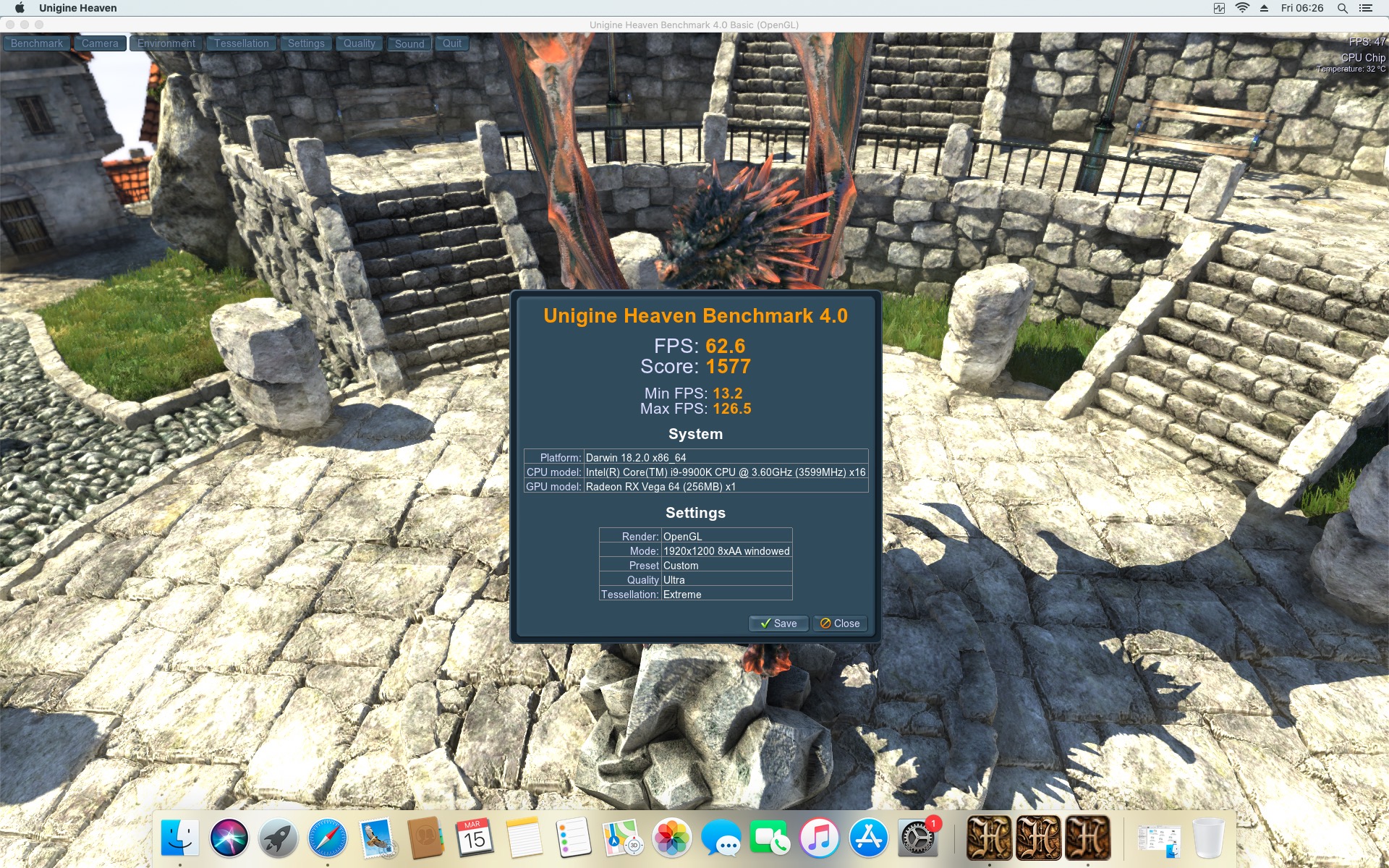Quit the Heaven benchmark

tap(452, 43)
